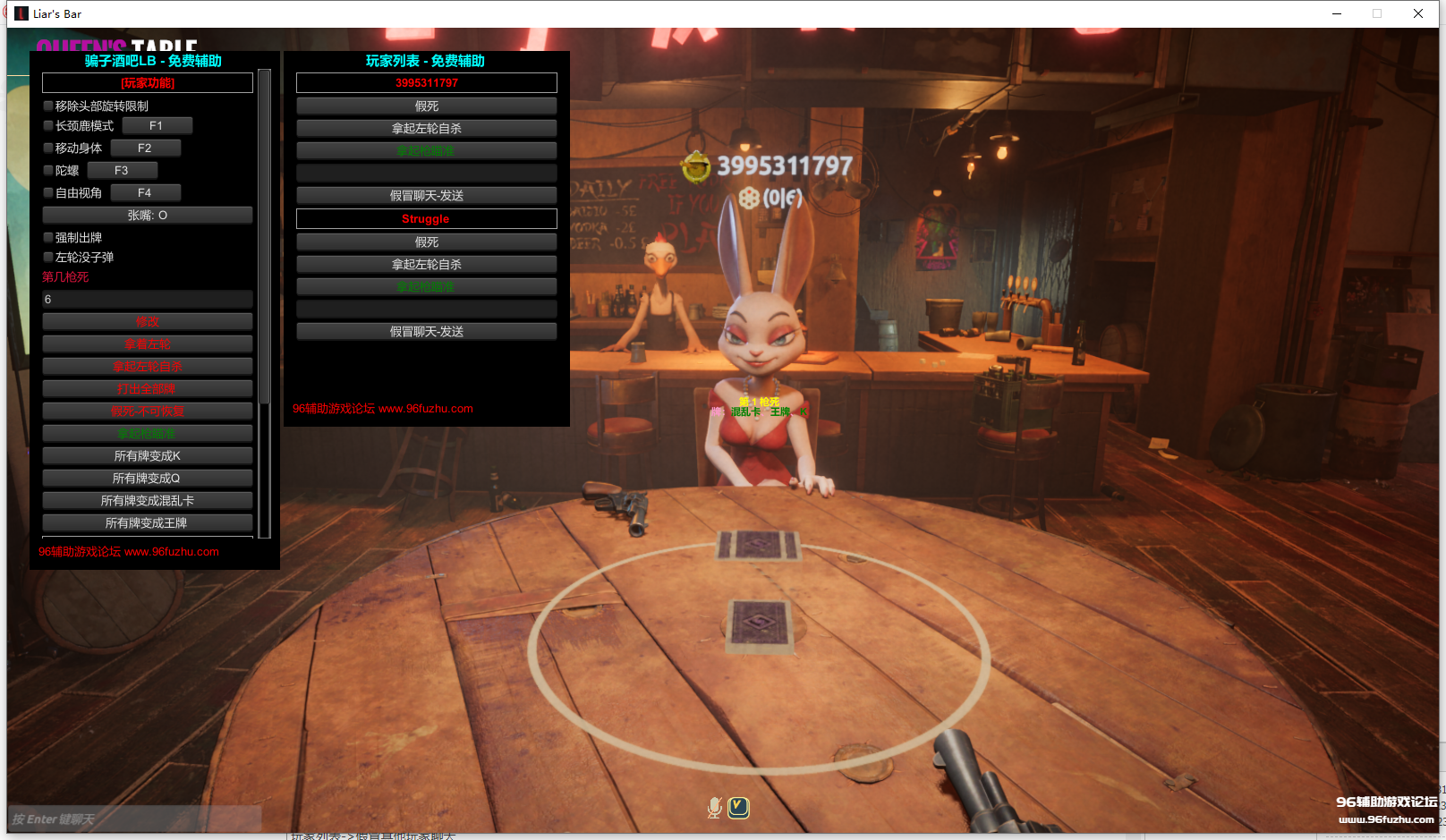This screenshot has width=1446, height=840.
Task: Activate the 所有牌变成王牌 button
Action: coord(148,523)
